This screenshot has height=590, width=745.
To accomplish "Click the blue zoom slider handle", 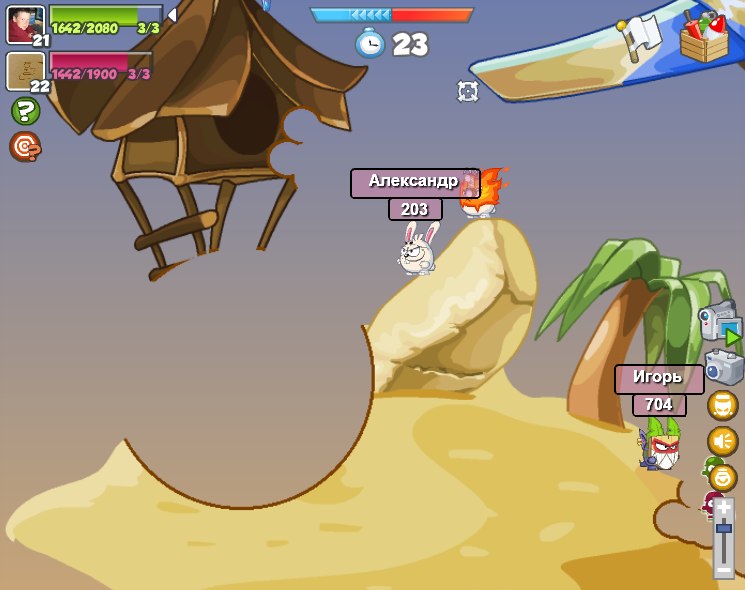I will [x=723, y=528].
